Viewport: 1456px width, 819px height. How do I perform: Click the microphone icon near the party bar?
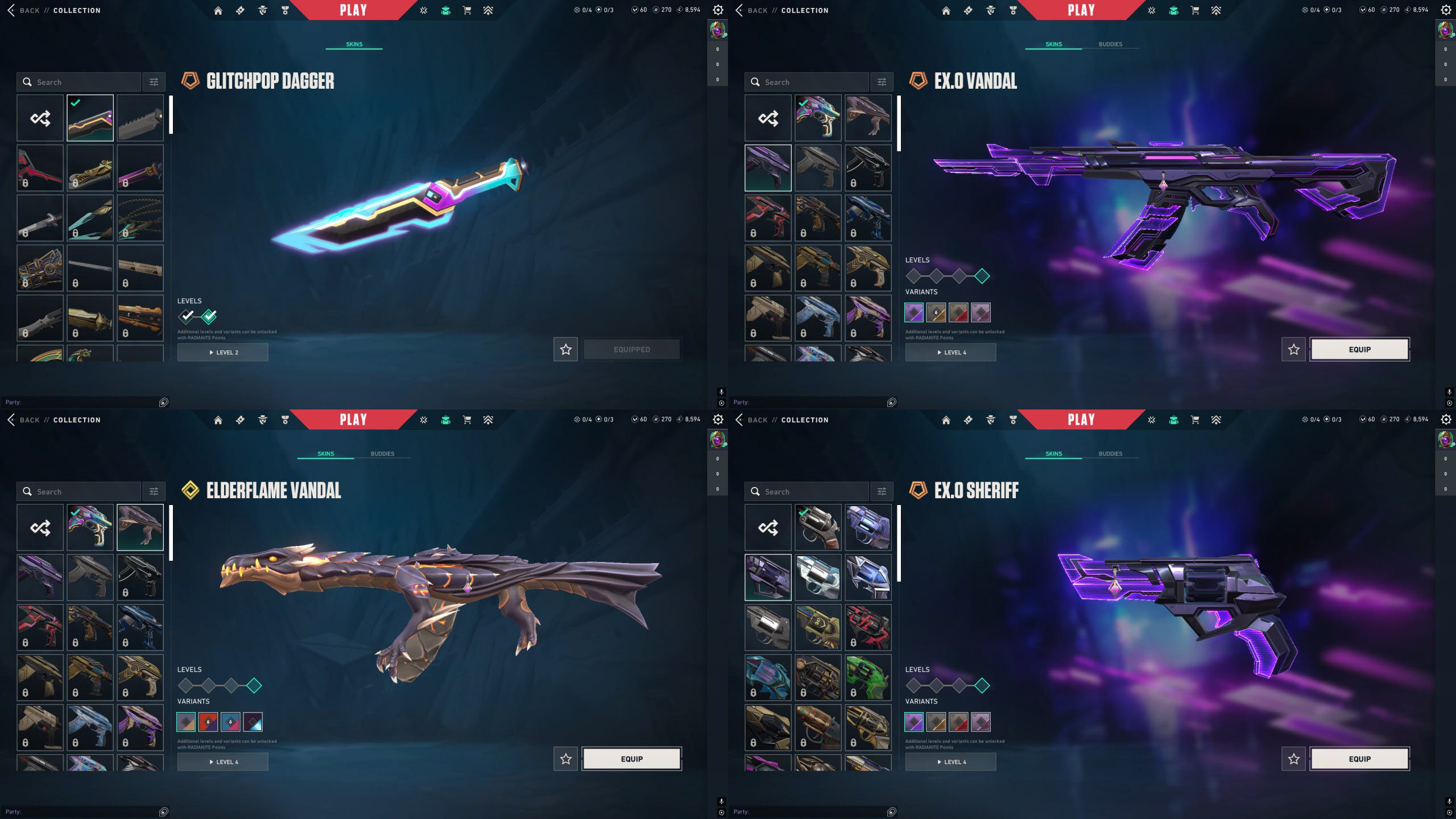[721, 391]
